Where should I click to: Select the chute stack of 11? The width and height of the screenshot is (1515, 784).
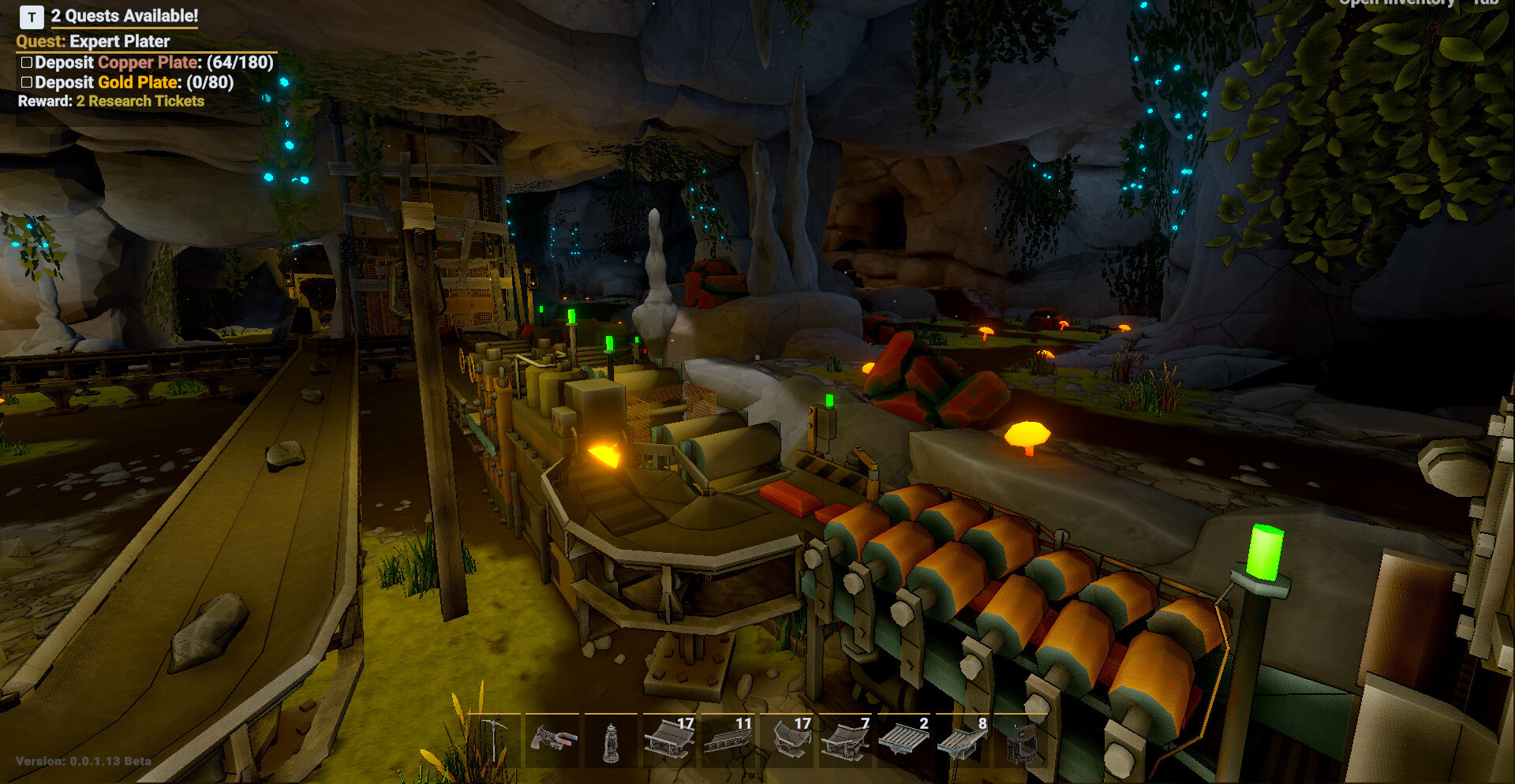point(728,740)
